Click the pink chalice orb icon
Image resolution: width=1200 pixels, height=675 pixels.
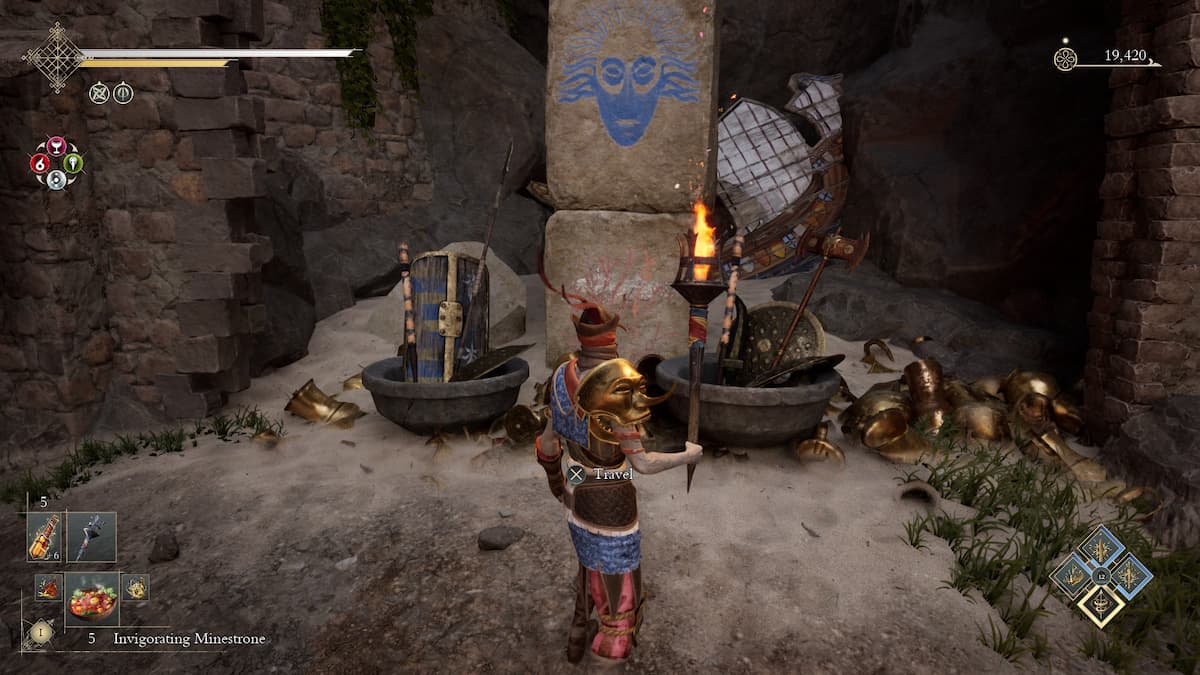[x=56, y=146]
